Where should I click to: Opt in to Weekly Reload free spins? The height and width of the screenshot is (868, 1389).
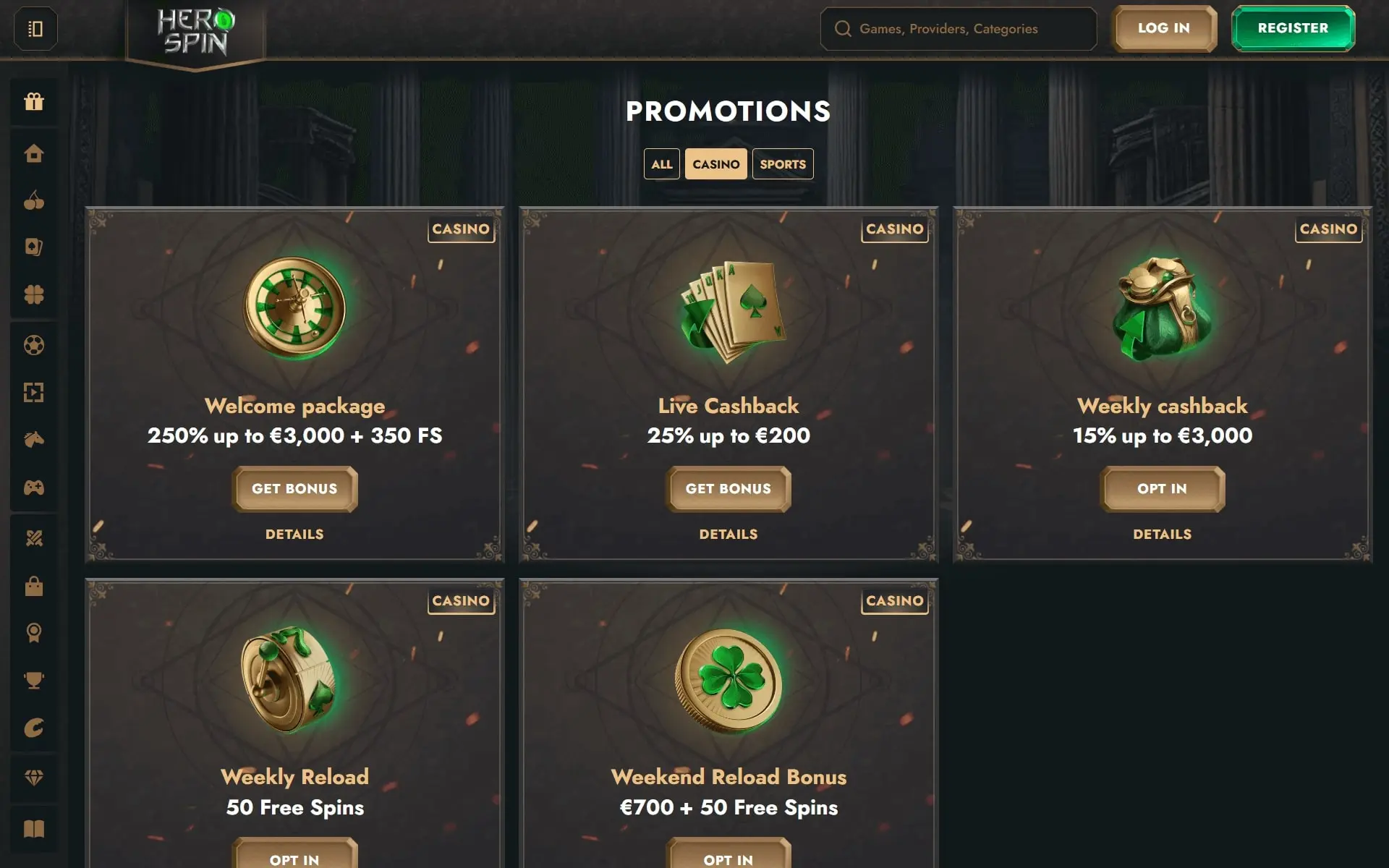294,858
